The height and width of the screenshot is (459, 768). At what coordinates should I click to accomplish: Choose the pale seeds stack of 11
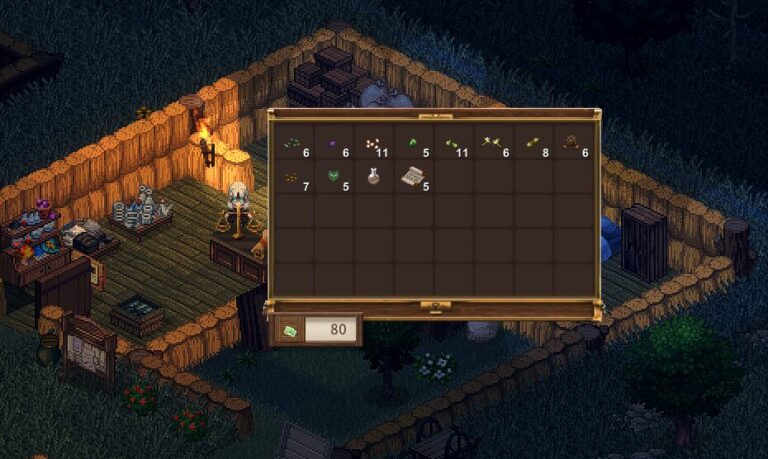point(373,144)
